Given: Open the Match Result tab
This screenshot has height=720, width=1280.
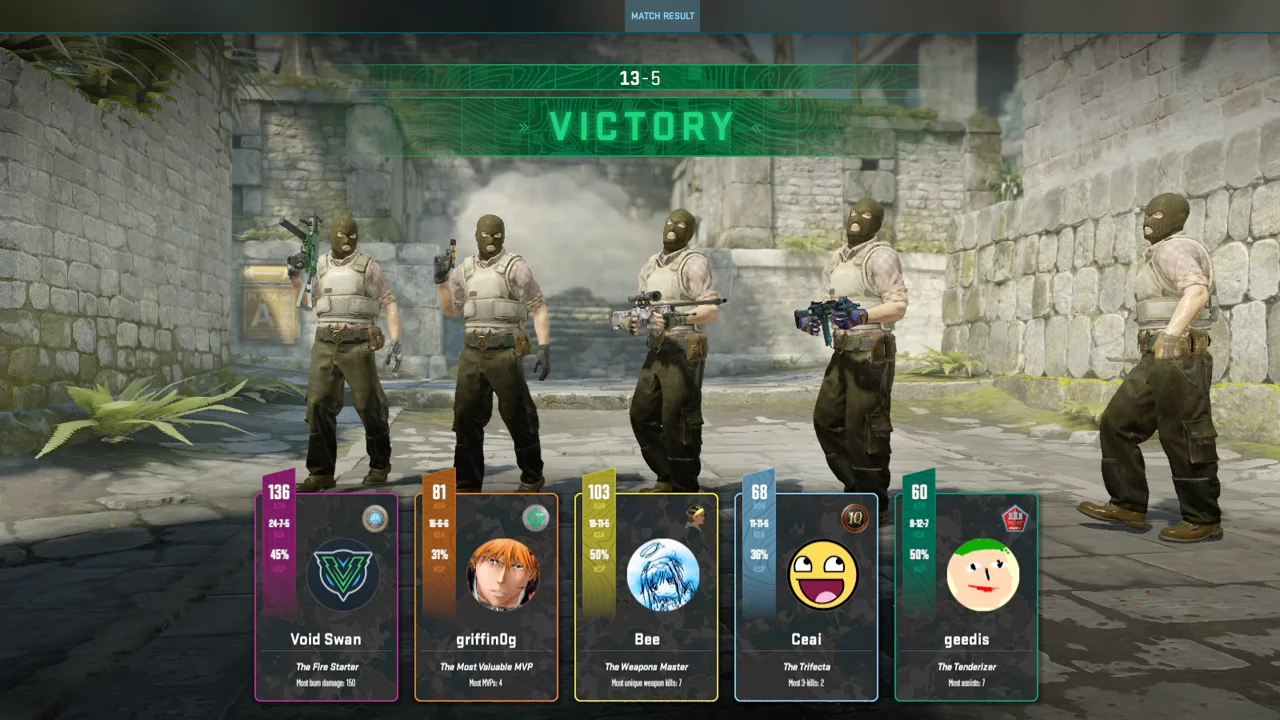Looking at the screenshot, I should pos(662,16).
